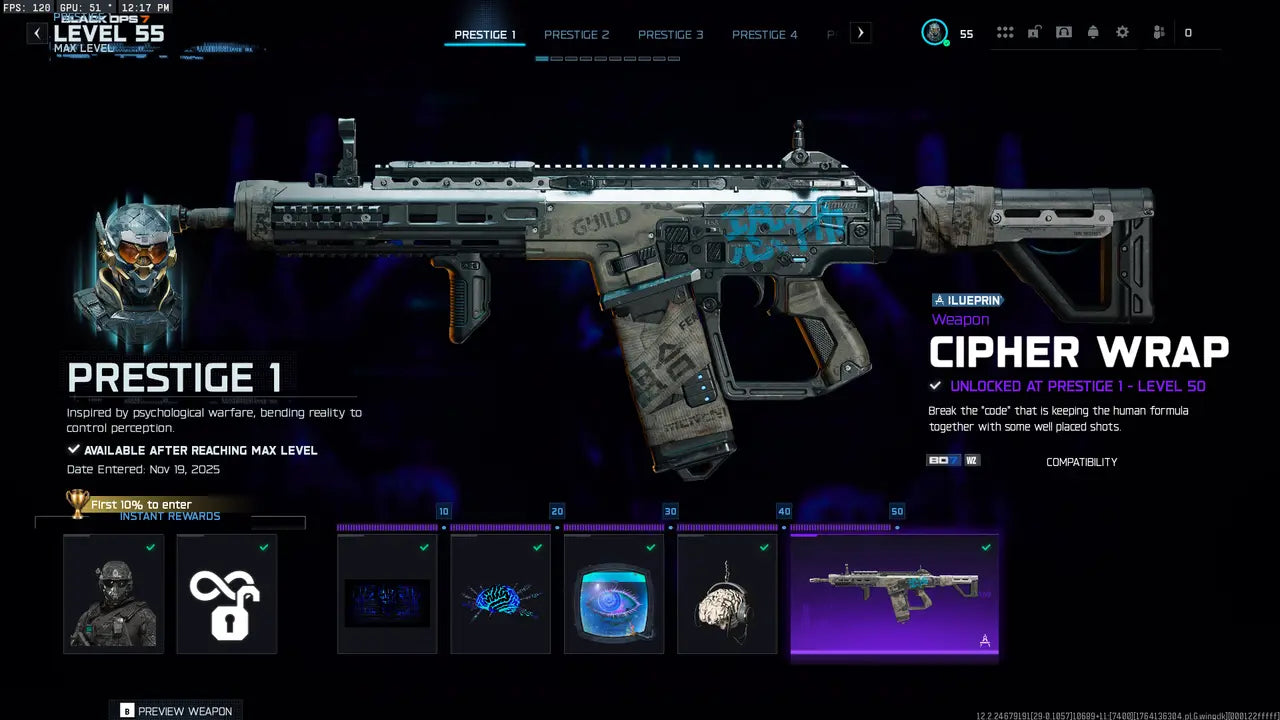Image resolution: width=1280 pixels, height=720 pixels.
Task: Click the right arrow to reveal more prestige tabs
Action: 860,32
